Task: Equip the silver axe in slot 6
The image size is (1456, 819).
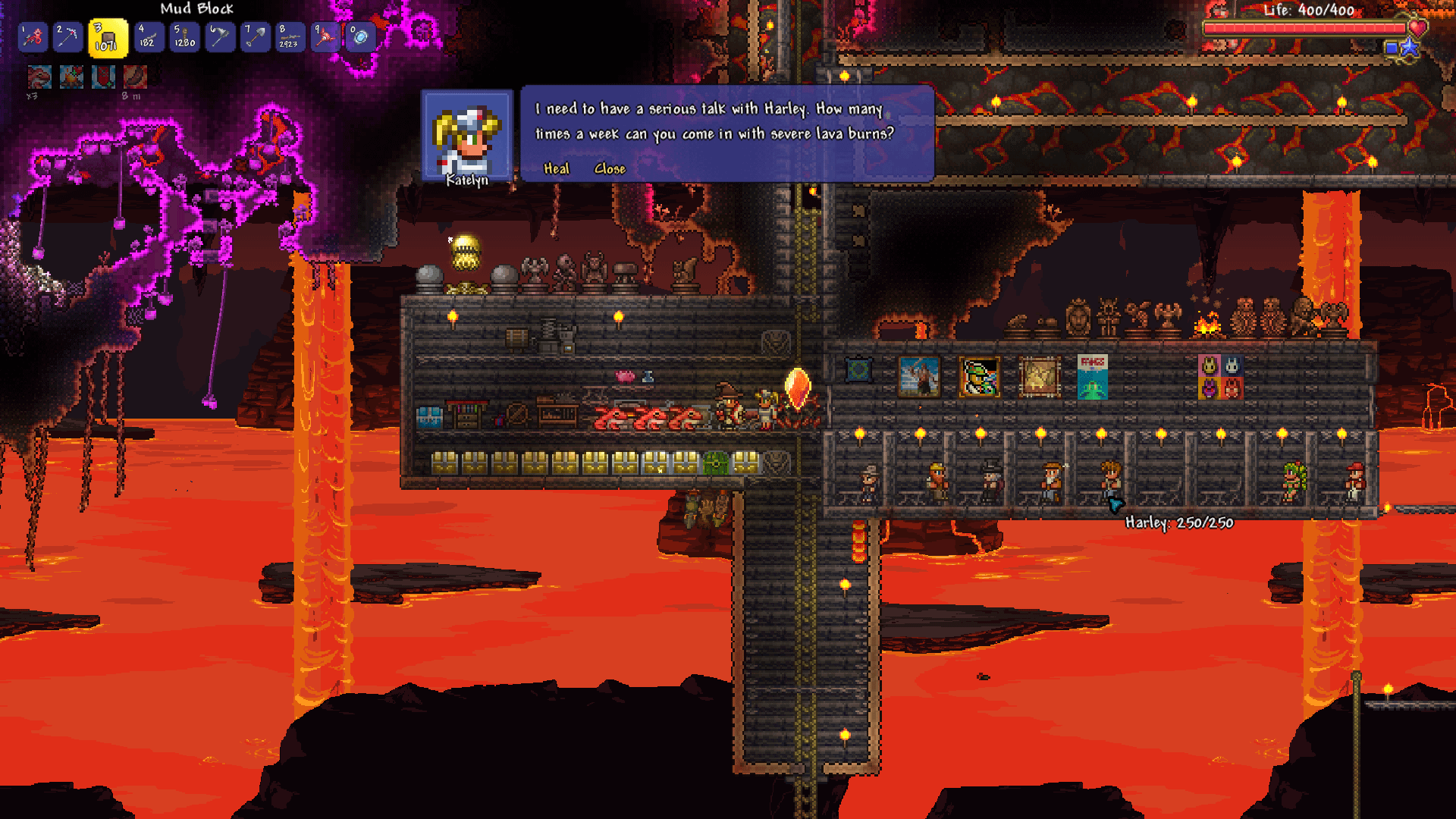Action: click(220, 37)
